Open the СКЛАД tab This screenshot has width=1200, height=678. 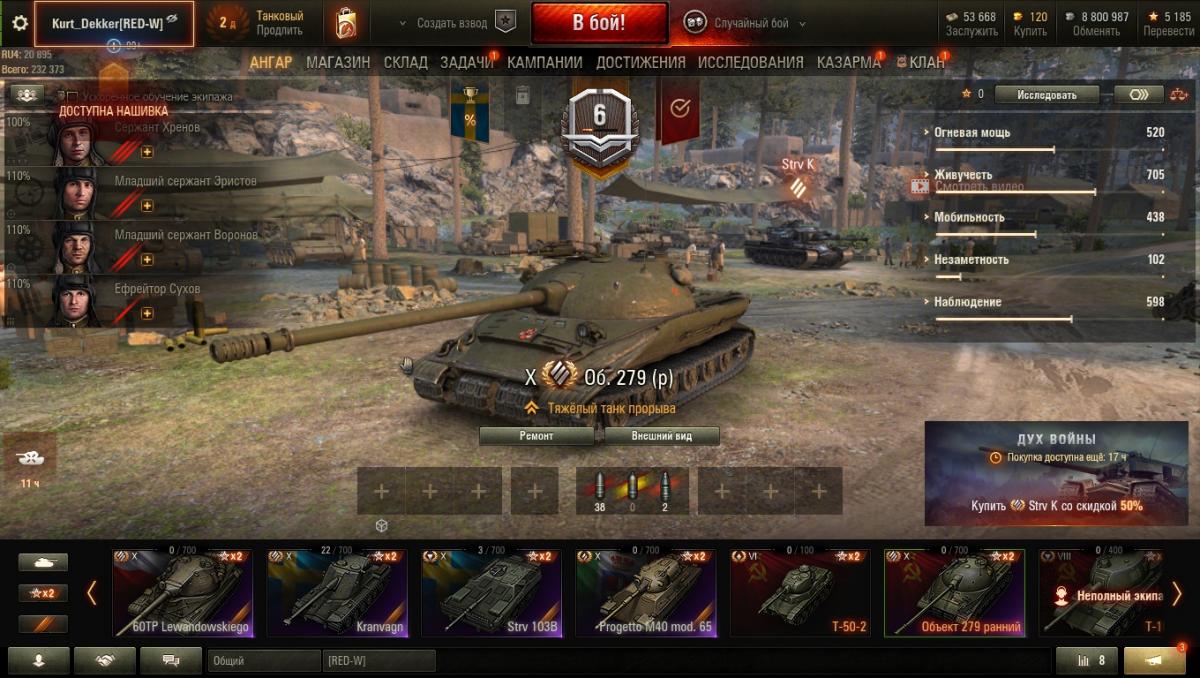point(405,62)
